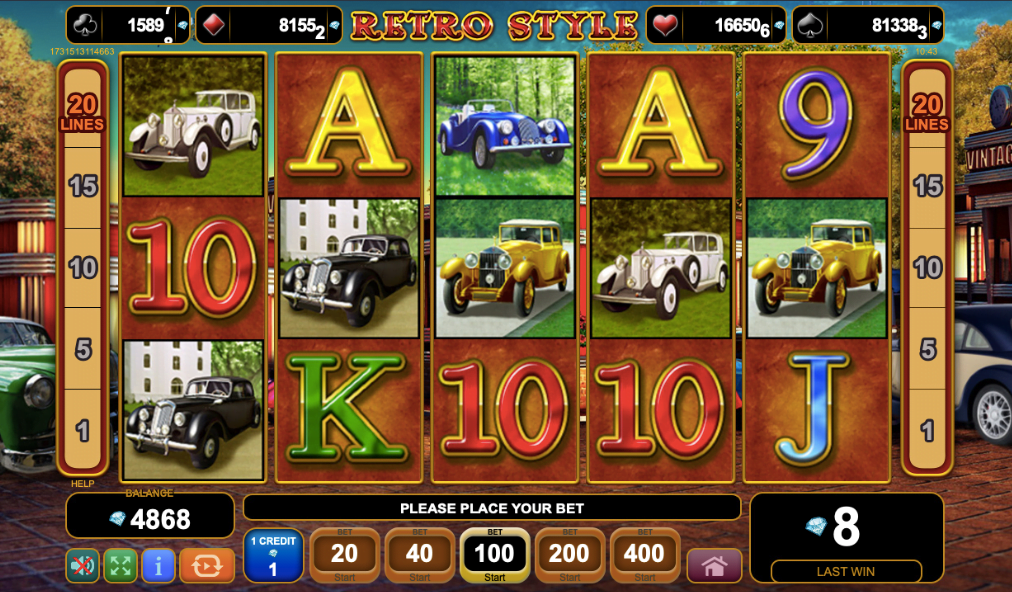Activate the orange autoplay button
This screenshot has width=1012, height=592.
coord(206,566)
